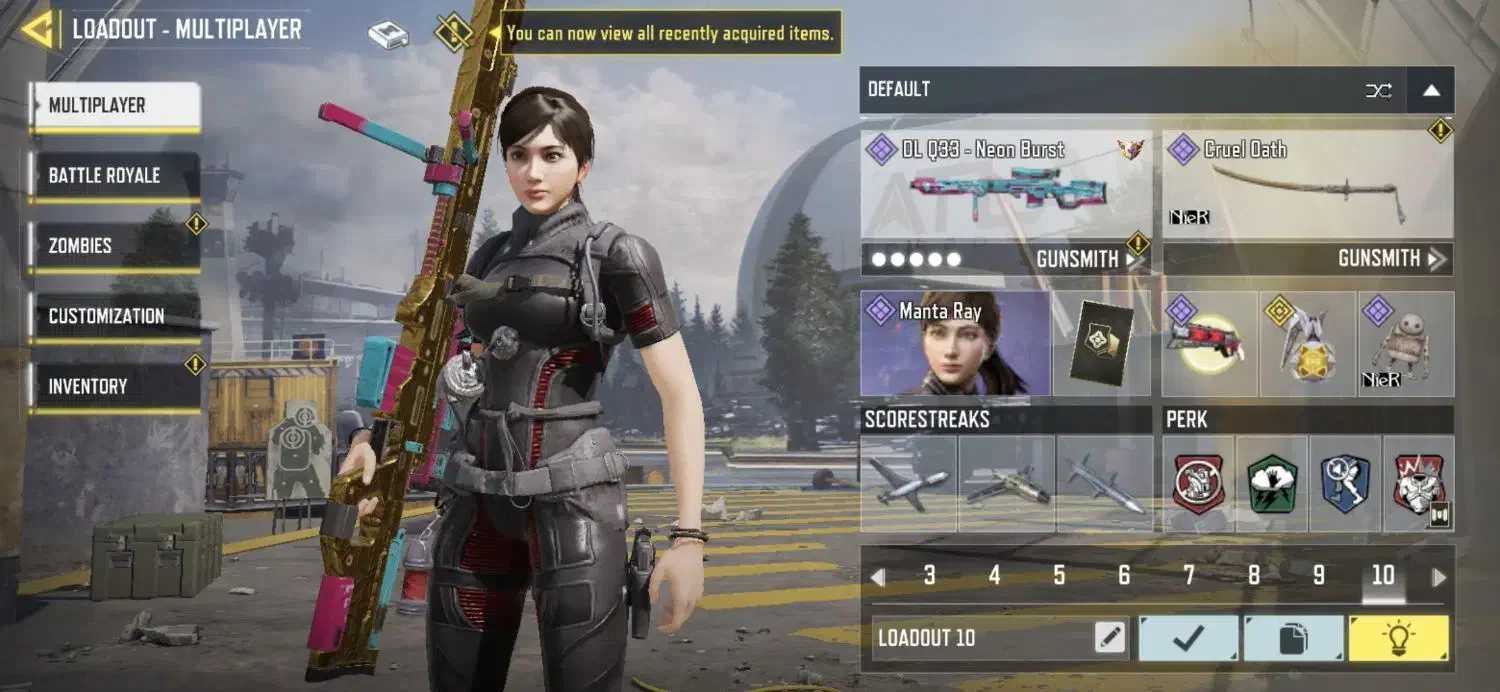Viewport: 1500px width, 692px height.
Task: Switch to the Zombies tab
Action: (x=115, y=246)
